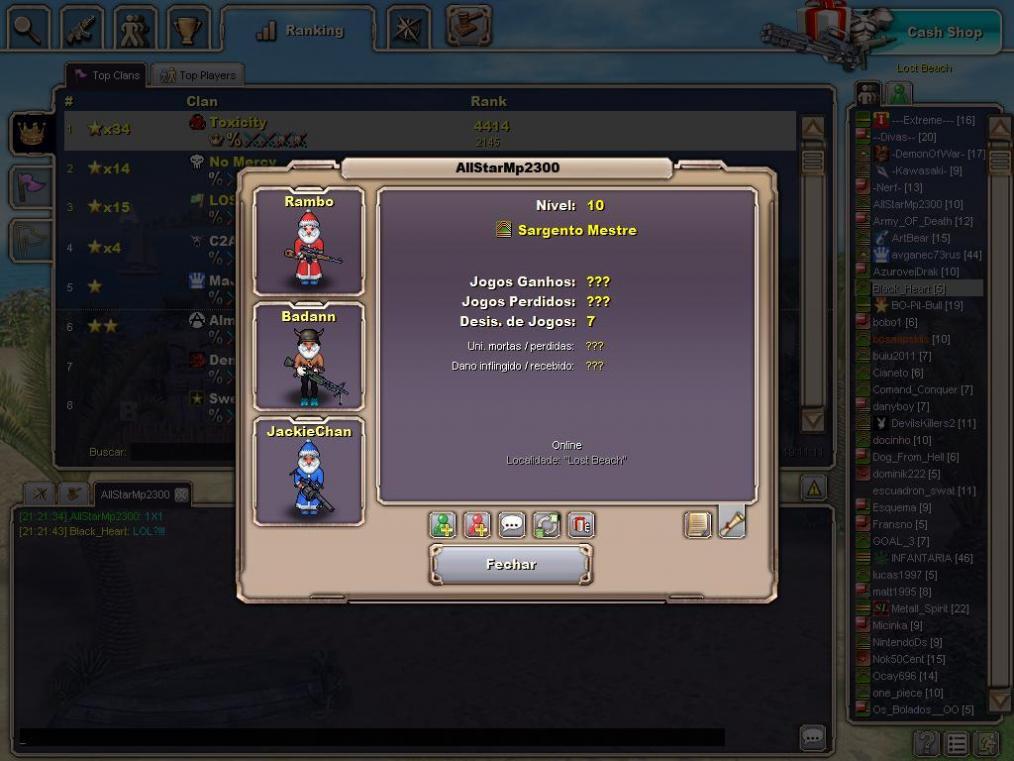This screenshot has width=1014, height=761.
Task: Click the AllStarMp2300 chat tab
Action: [134, 494]
